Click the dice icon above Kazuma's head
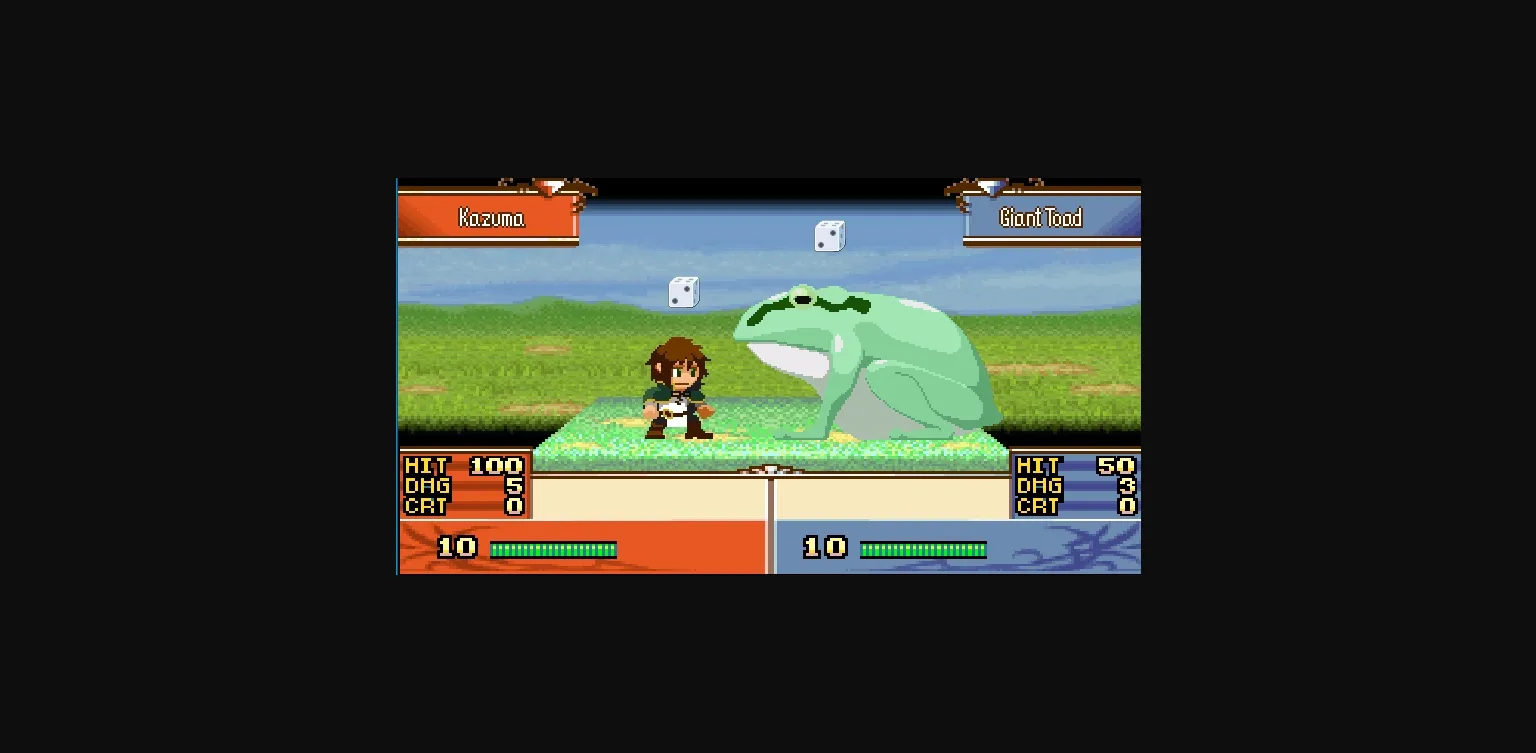The image size is (1536, 753). click(684, 292)
